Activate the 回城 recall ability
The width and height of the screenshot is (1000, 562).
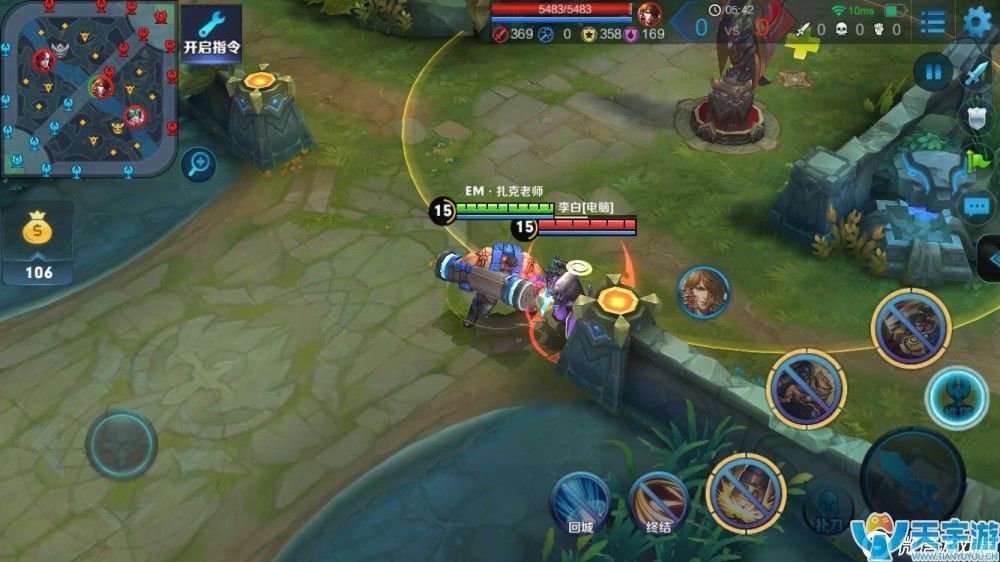click(580, 501)
